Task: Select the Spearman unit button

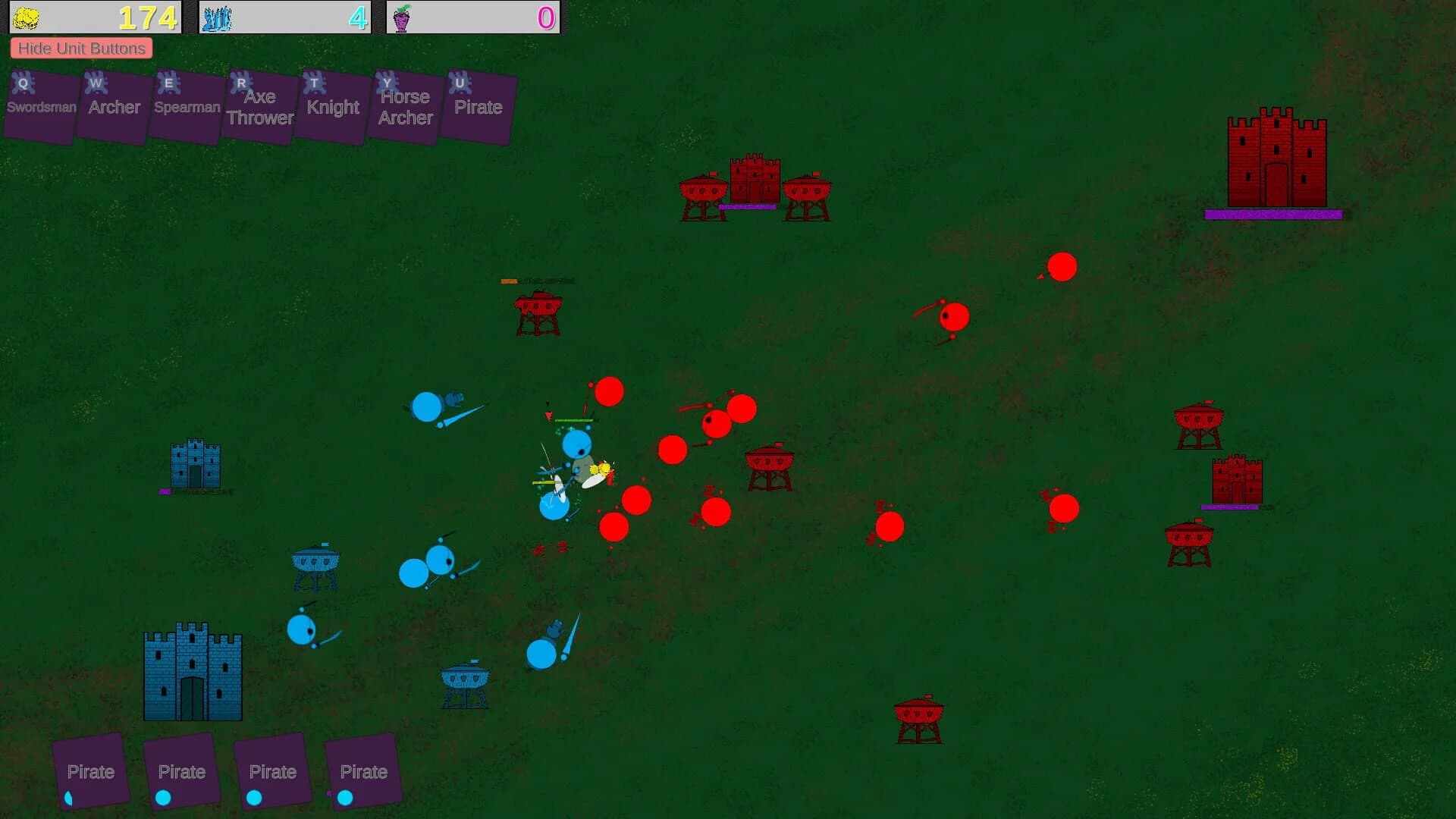Action: pos(186,106)
